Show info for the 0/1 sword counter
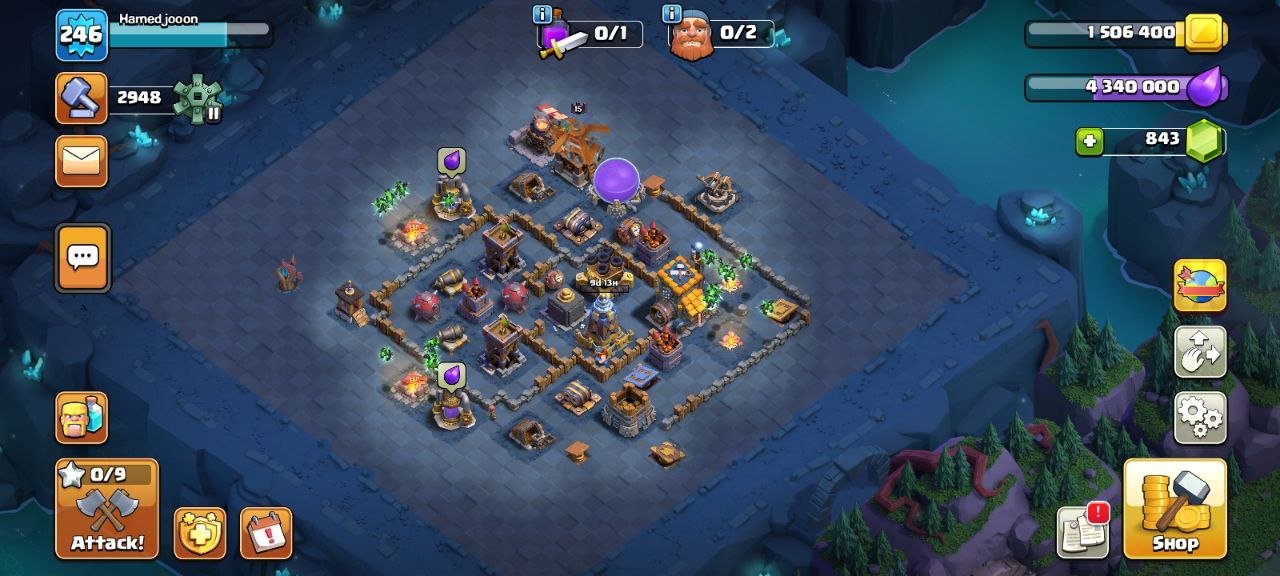This screenshot has width=1280, height=576. tap(543, 14)
